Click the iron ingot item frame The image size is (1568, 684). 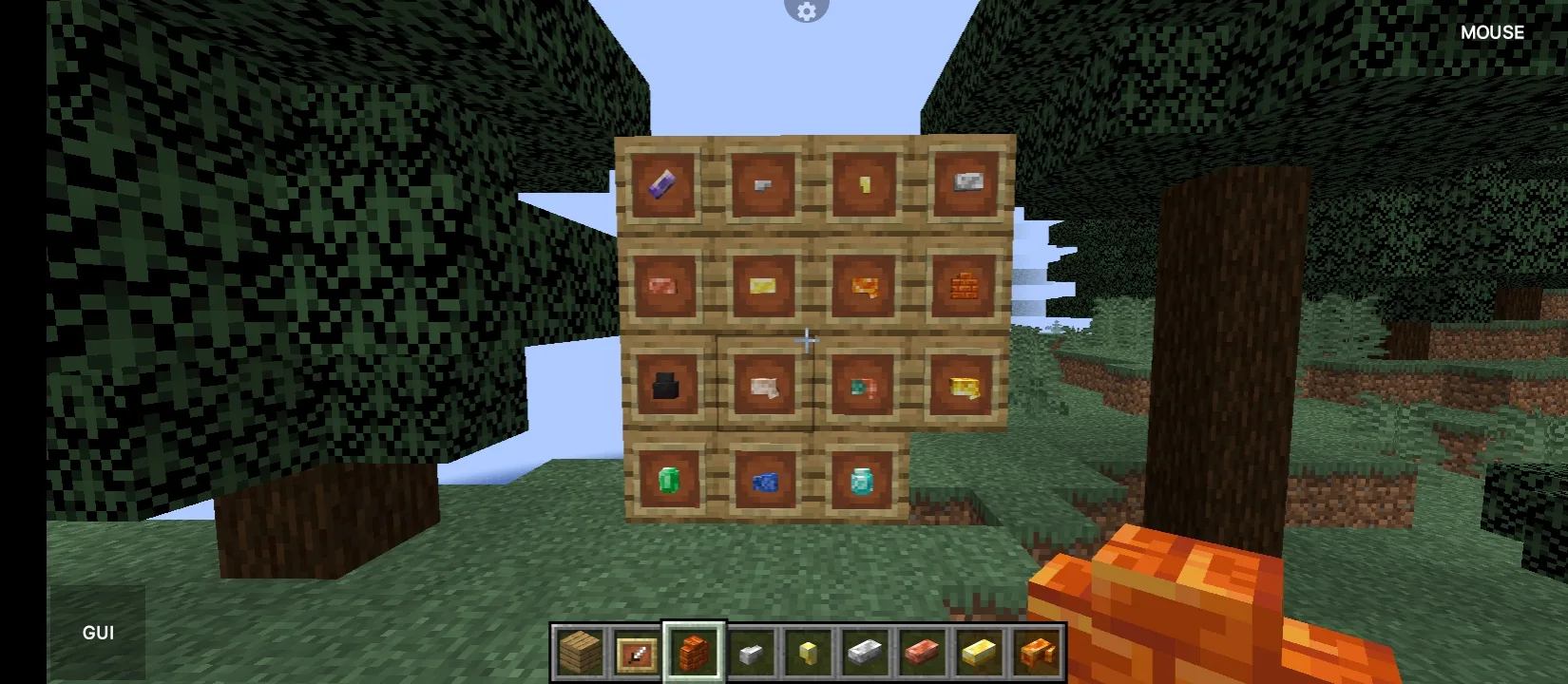coord(965,185)
